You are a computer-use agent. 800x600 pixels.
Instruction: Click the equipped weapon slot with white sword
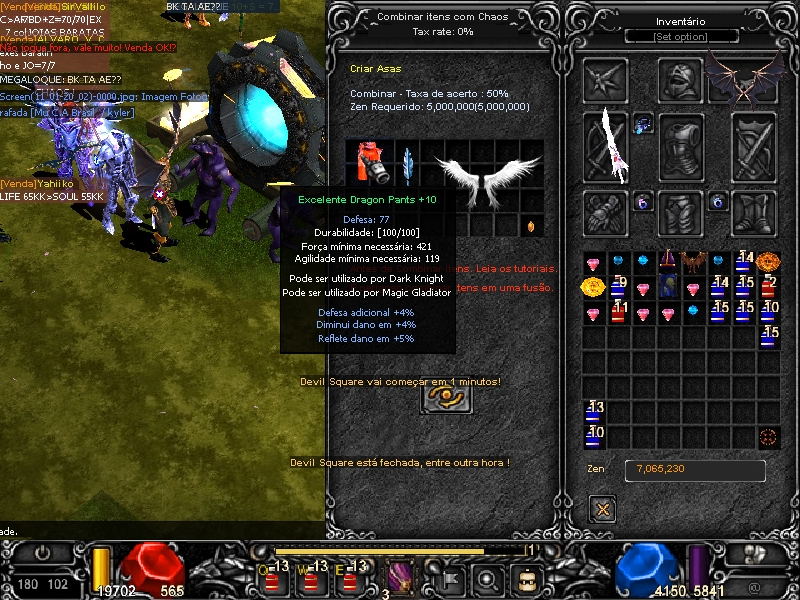(x=606, y=148)
